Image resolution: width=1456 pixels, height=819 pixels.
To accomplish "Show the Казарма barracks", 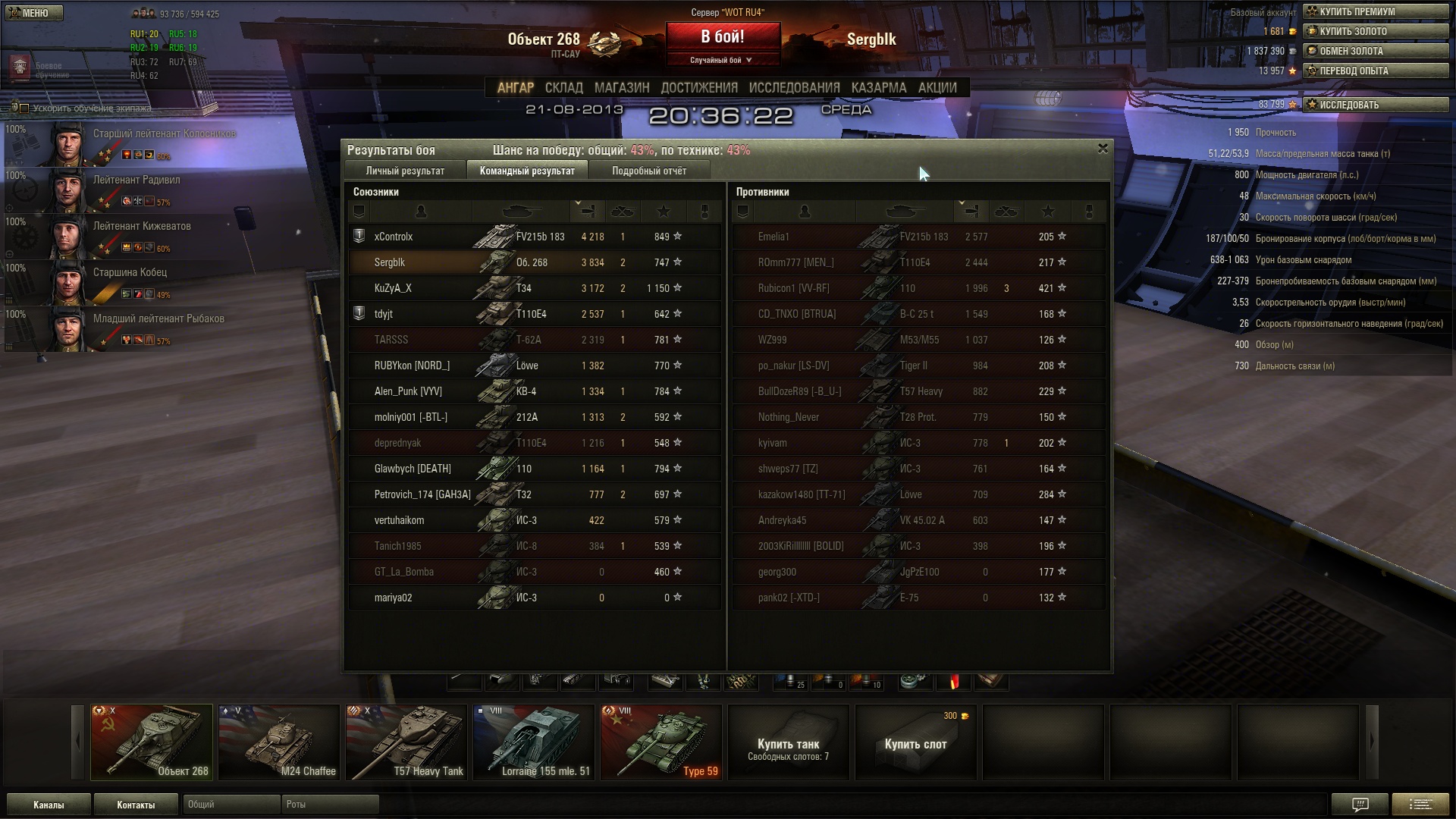I will (x=878, y=88).
